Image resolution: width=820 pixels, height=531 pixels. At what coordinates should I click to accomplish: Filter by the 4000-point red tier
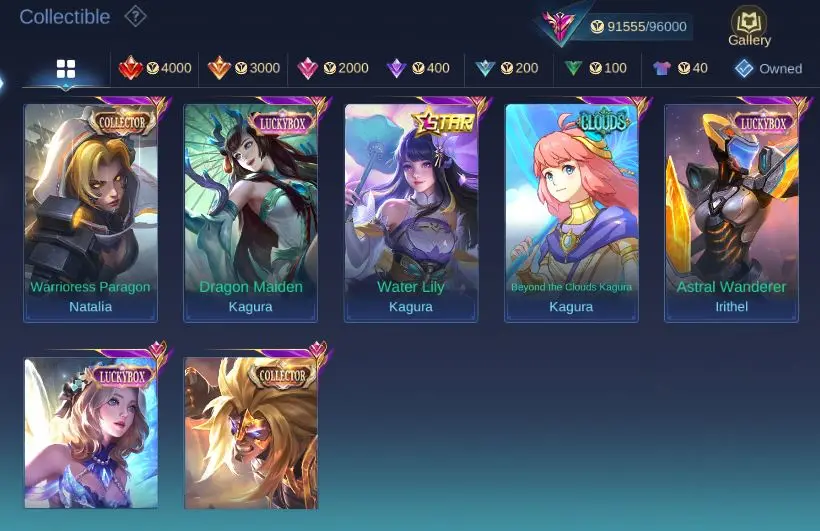[x=155, y=68]
